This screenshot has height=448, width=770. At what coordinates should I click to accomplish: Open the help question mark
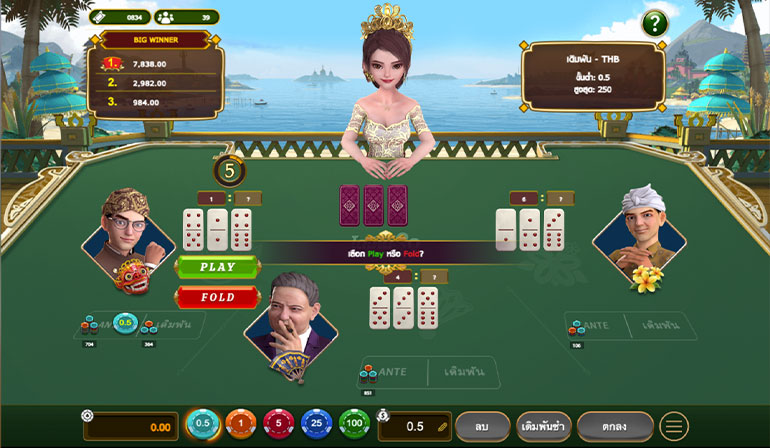654,22
